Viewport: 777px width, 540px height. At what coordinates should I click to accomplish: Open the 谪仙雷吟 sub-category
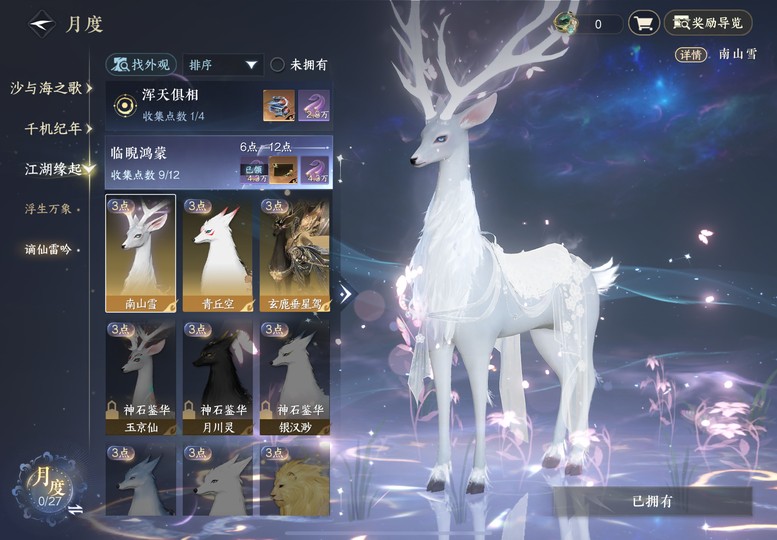(48, 249)
